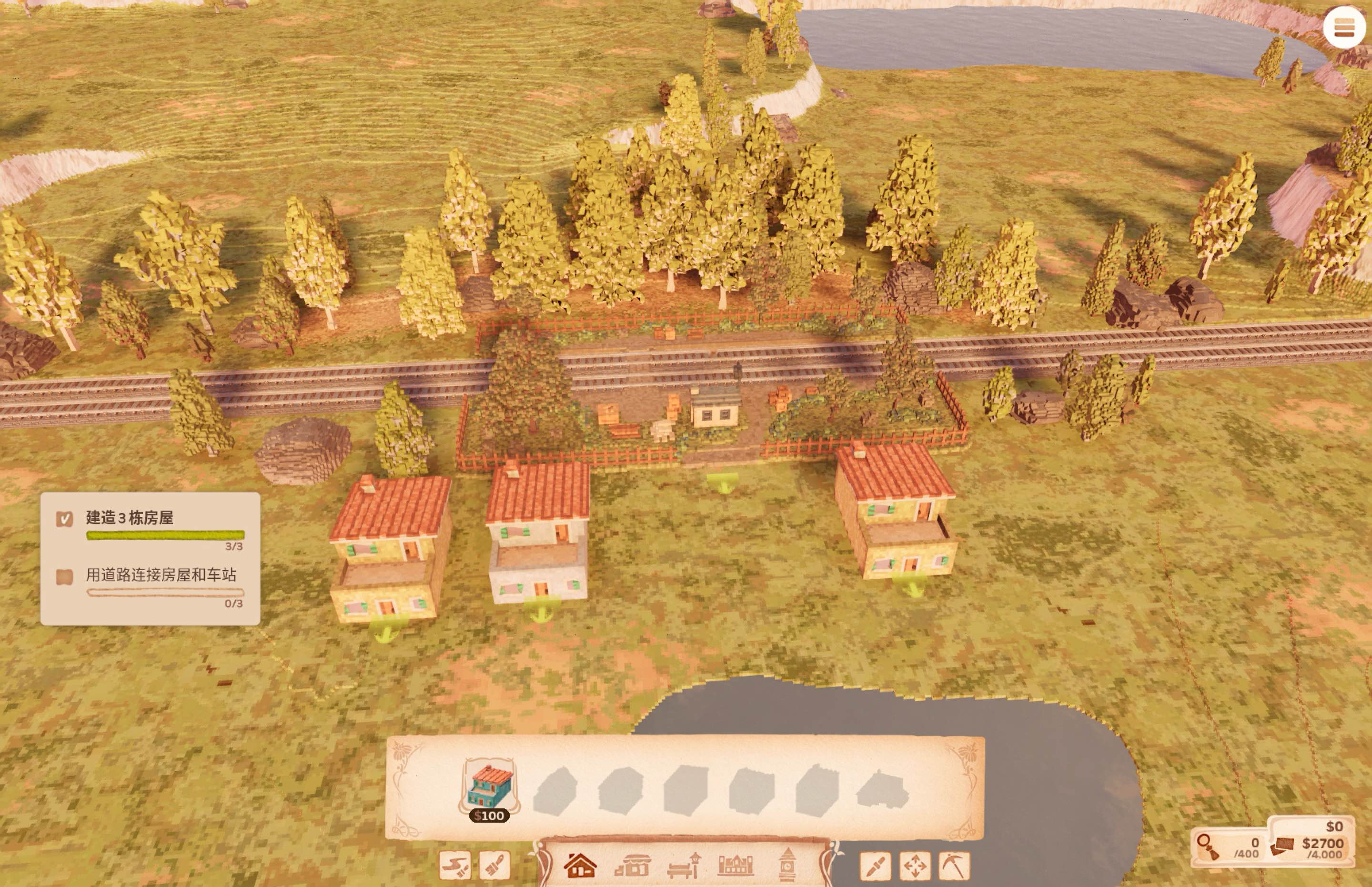
Task: Switch to the houses category tab
Action: [x=579, y=865]
